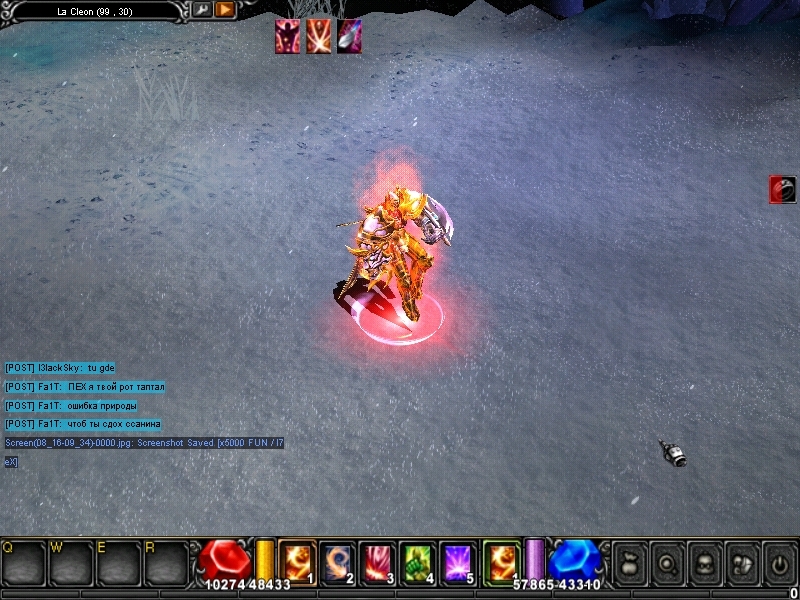This screenshot has width=800, height=600.
Task: Click the Fa1T chat message line
Action: tap(85, 387)
